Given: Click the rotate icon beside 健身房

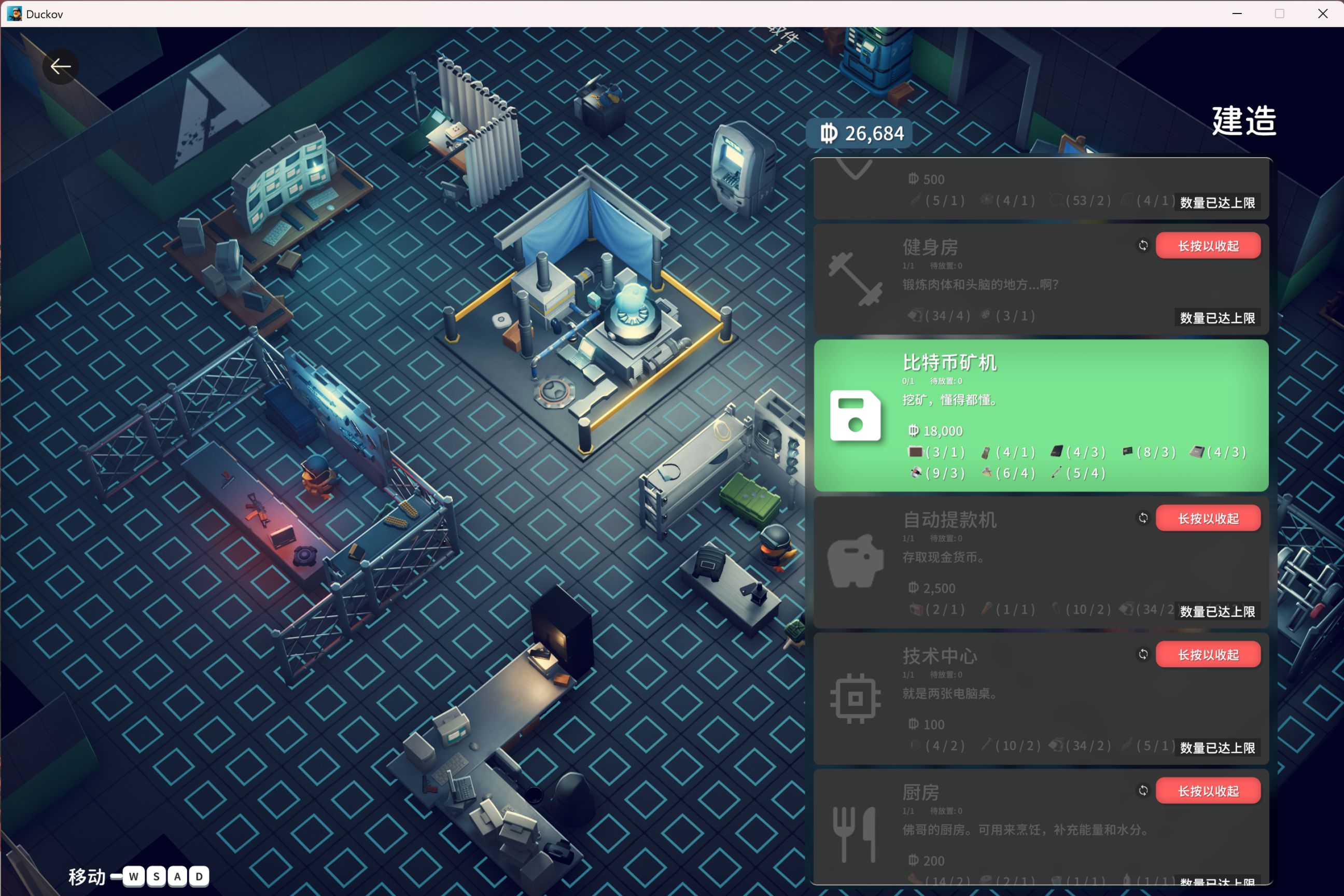Looking at the screenshot, I should (x=1143, y=245).
